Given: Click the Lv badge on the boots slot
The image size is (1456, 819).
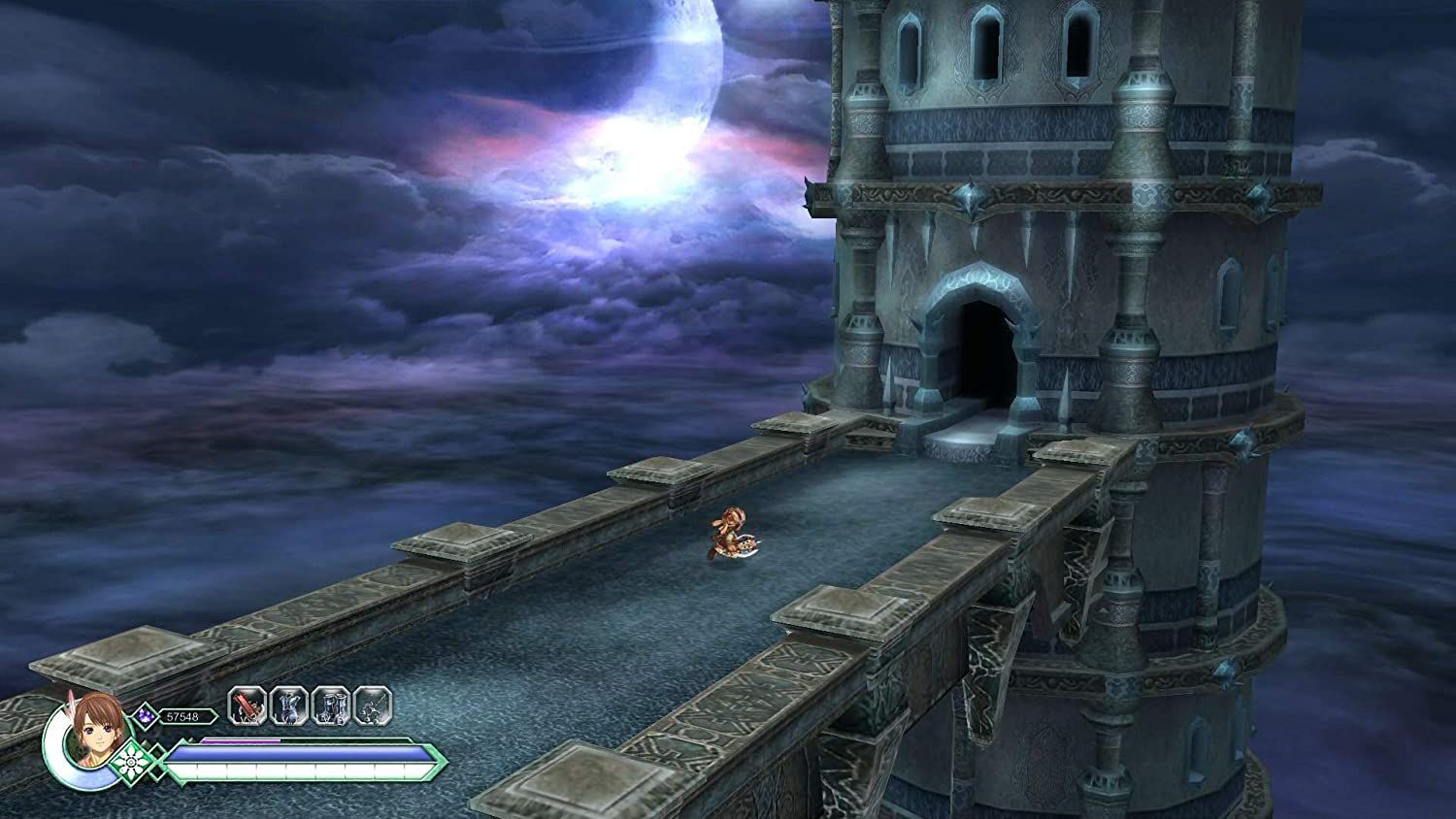Looking at the screenshot, I should 325,719.
